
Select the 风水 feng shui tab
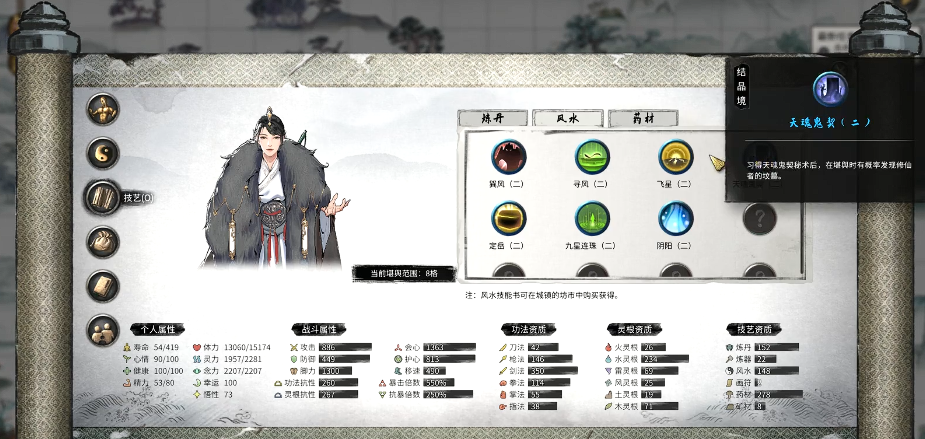pos(566,118)
